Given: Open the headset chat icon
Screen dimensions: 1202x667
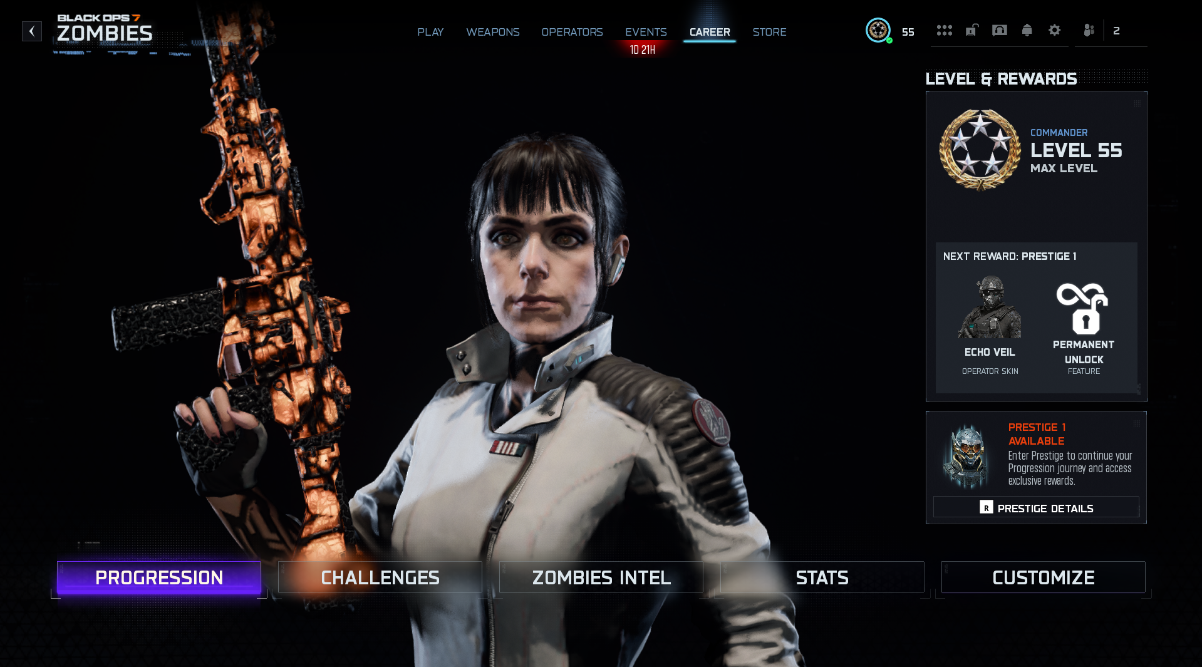Looking at the screenshot, I should click(999, 31).
